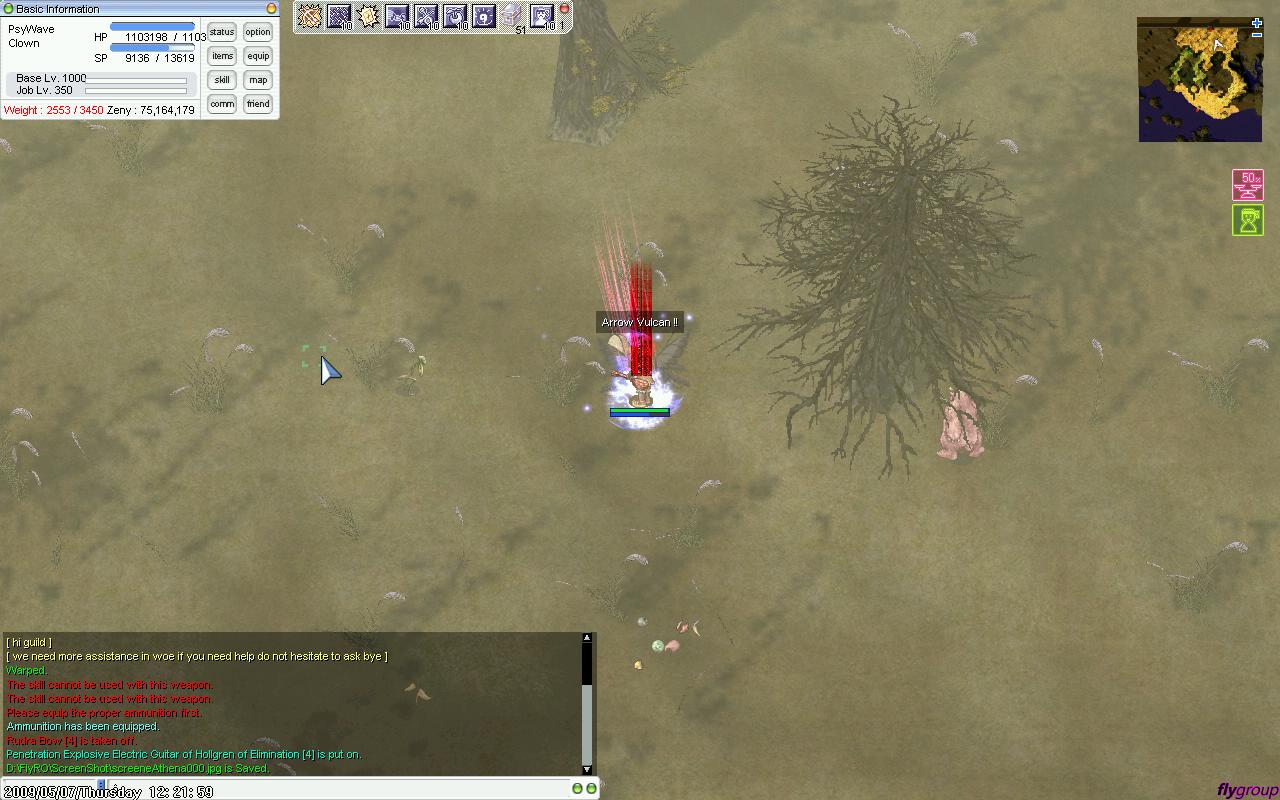Open the friend list
Image resolution: width=1280 pixels, height=800 pixels.
[258, 104]
